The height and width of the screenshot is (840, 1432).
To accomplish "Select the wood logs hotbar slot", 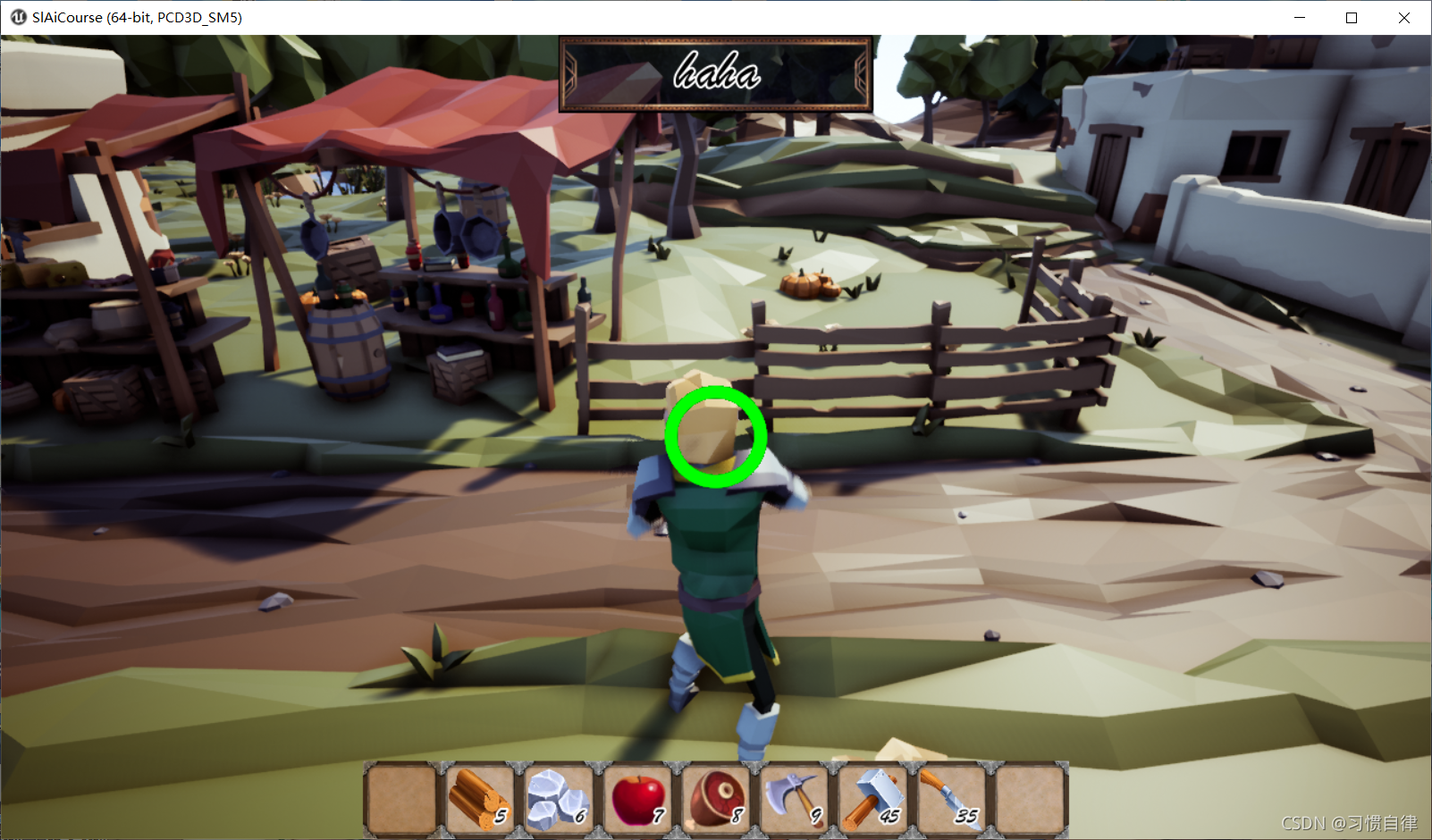I will click(x=480, y=798).
